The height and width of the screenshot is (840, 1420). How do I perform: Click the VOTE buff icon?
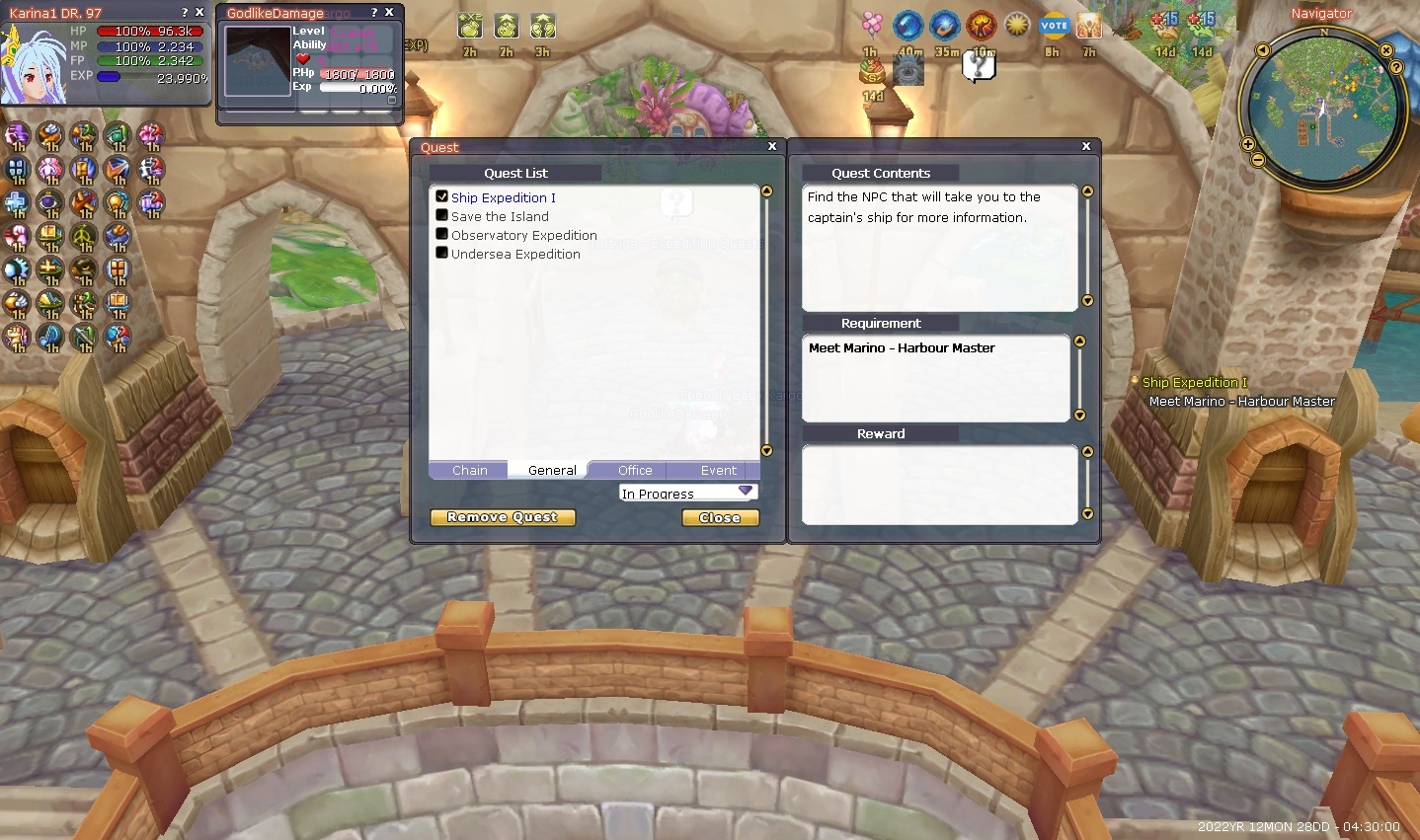pos(1054,26)
